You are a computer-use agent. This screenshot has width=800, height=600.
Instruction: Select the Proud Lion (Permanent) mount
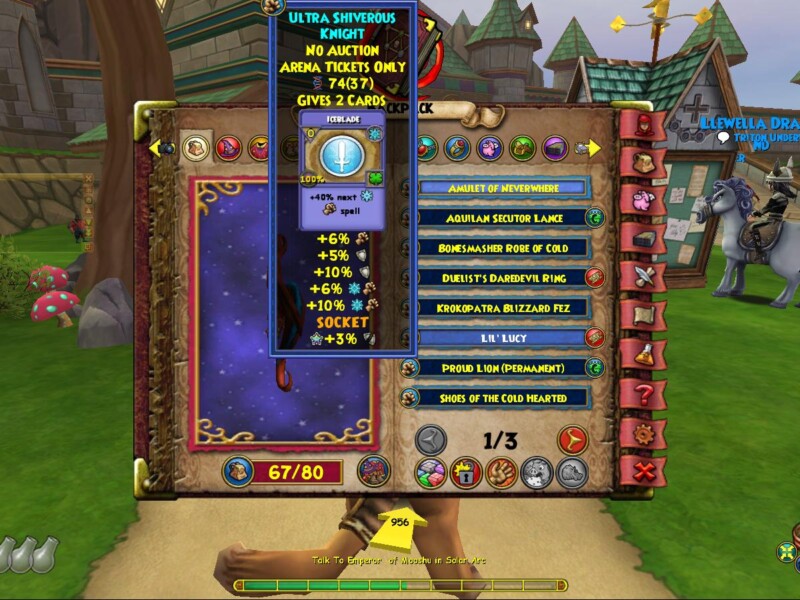(x=504, y=368)
